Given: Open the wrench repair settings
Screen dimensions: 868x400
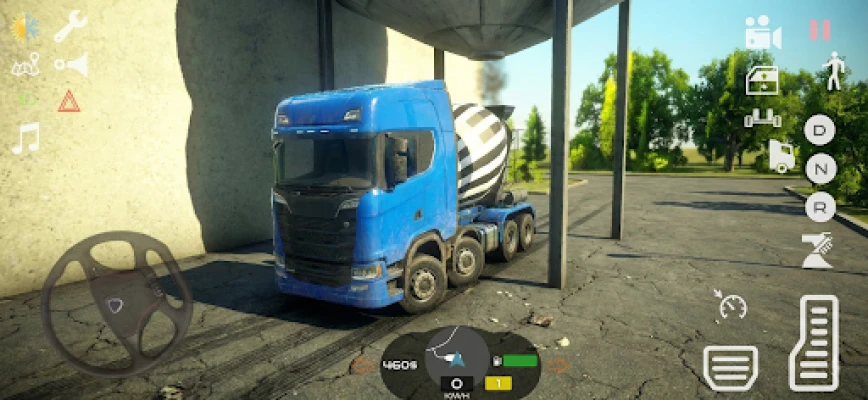Looking at the screenshot, I should pyautogui.click(x=70, y=26).
